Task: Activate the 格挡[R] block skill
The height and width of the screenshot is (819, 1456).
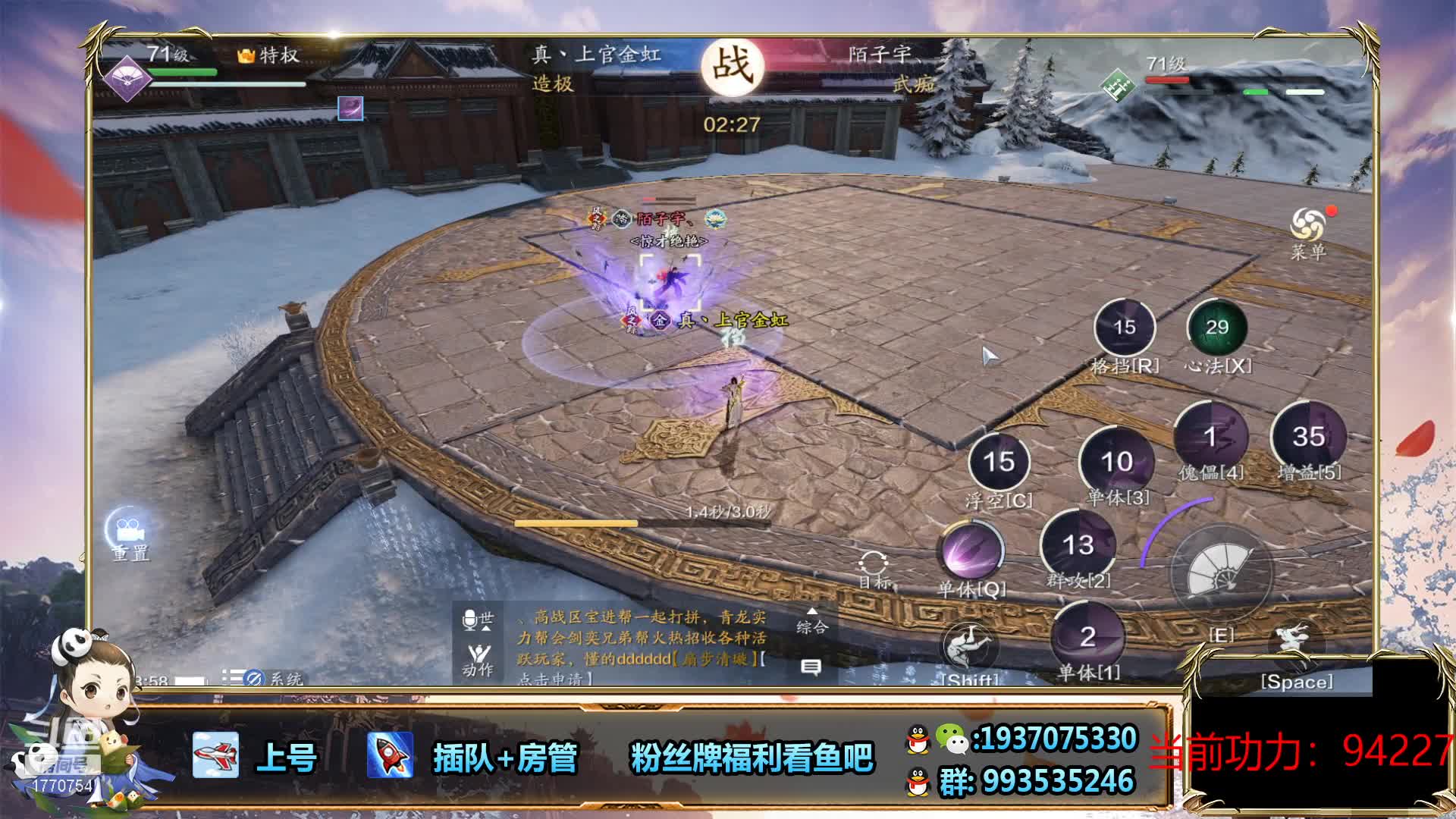Action: (1124, 328)
